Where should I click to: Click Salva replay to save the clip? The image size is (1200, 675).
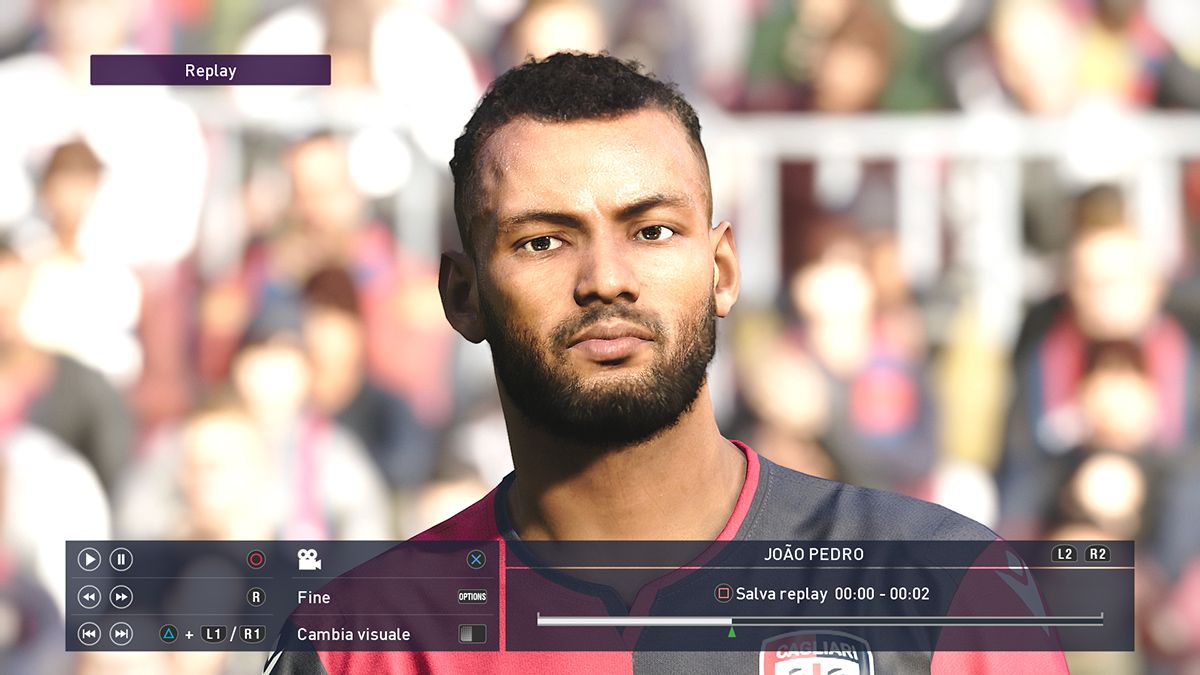pyautogui.click(x=781, y=594)
